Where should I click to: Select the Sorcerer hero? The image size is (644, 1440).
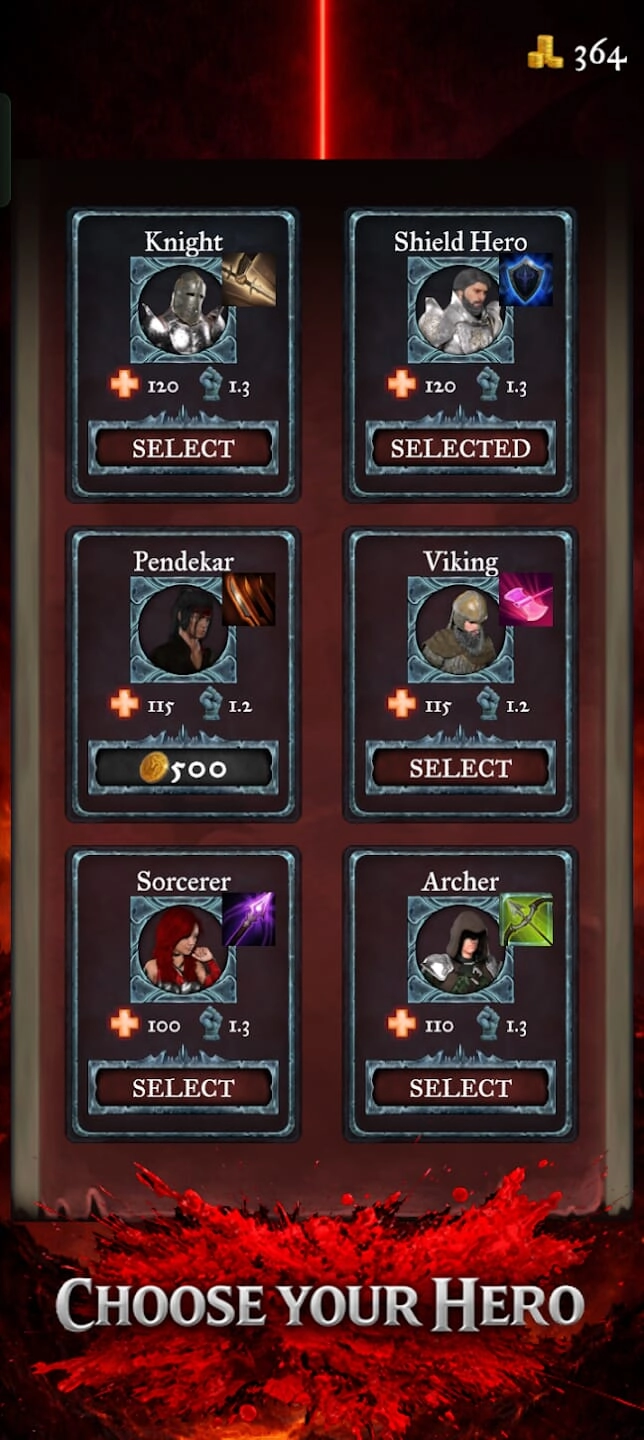pyautogui.click(x=182, y=1088)
